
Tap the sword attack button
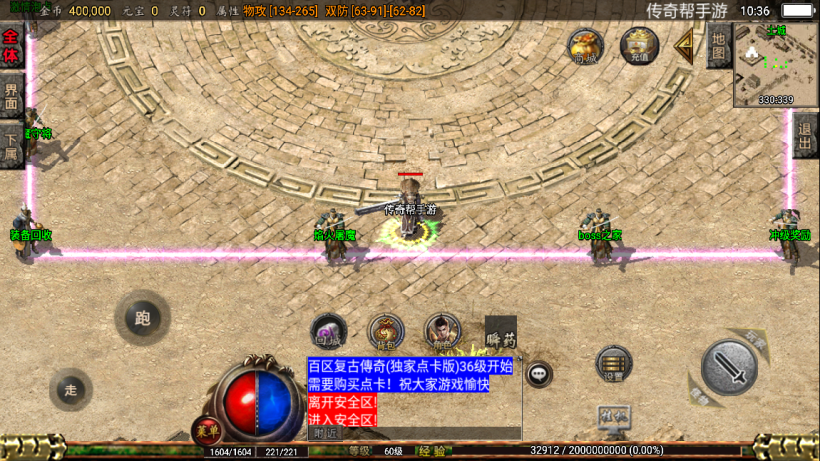[728, 367]
